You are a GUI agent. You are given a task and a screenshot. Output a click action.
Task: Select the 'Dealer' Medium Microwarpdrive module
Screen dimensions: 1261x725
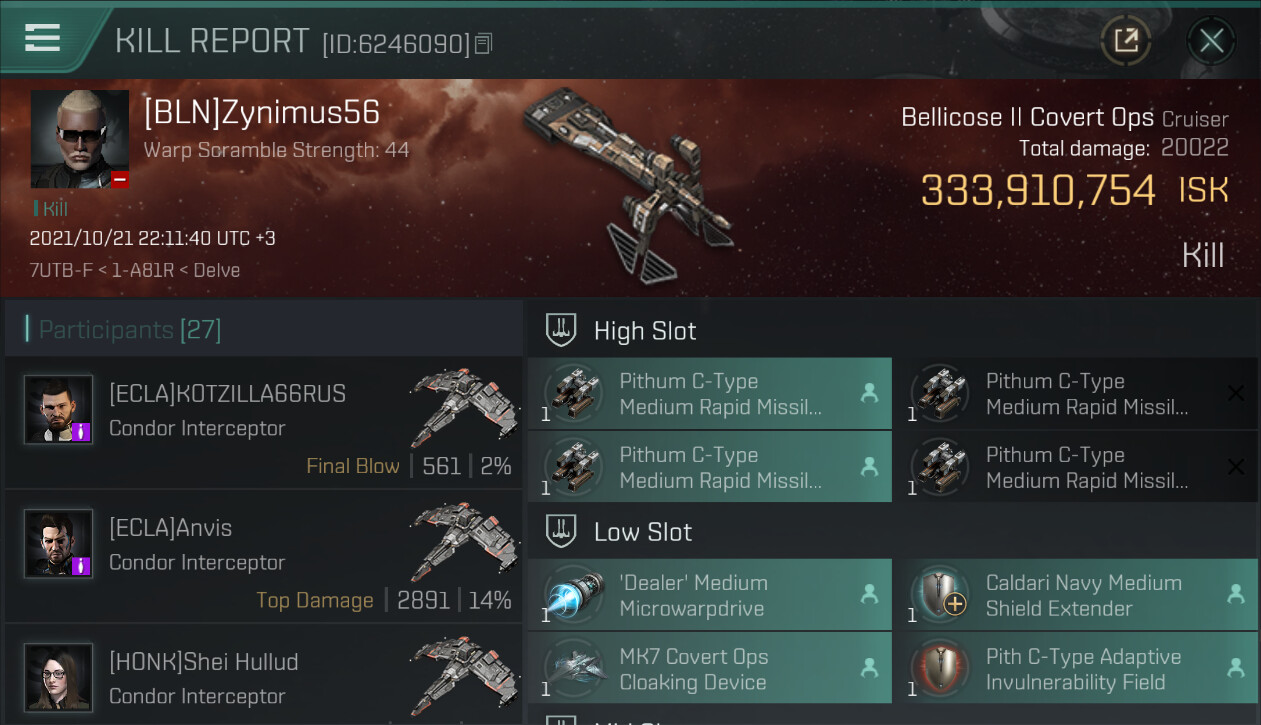(709, 595)
